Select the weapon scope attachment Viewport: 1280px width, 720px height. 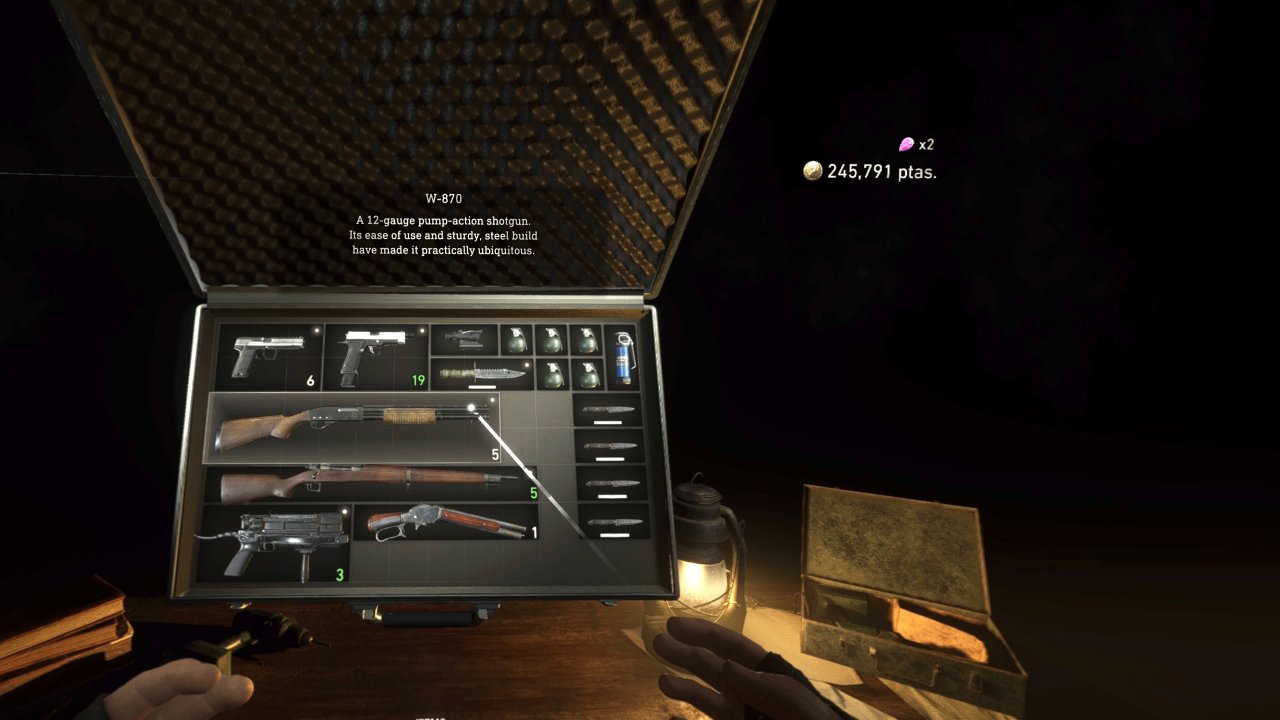(x=464, y=339)
